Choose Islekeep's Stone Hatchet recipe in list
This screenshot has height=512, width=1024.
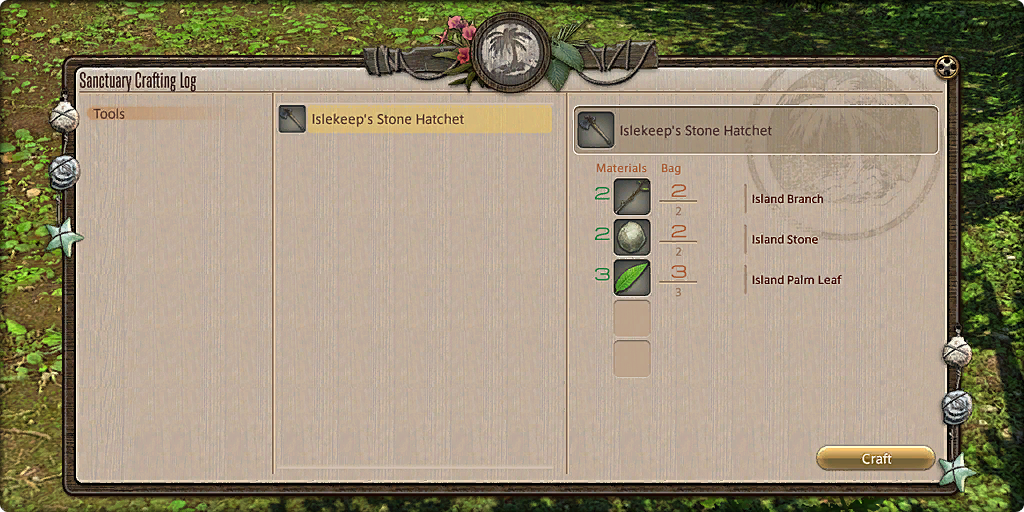415,119
